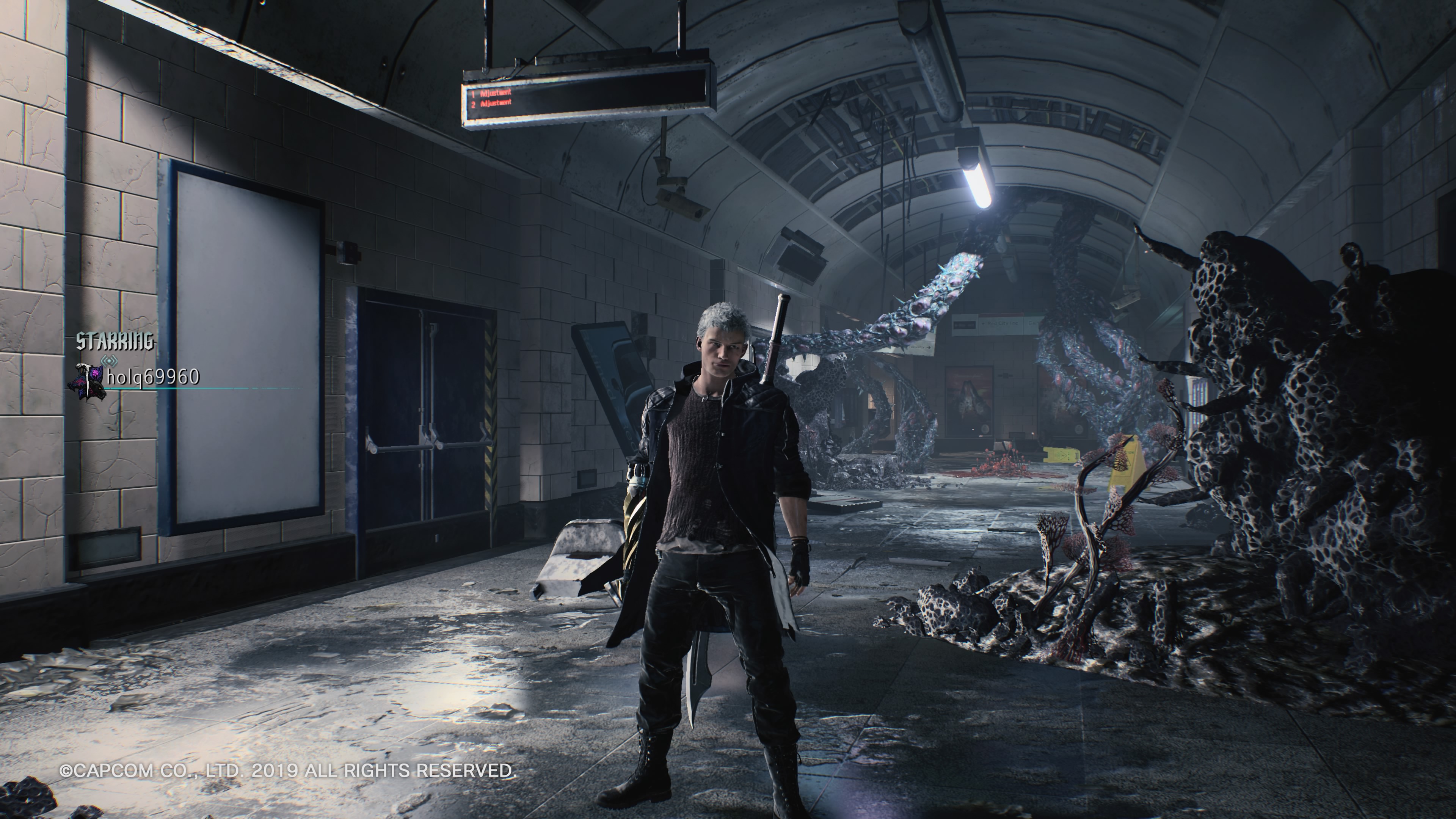This screenshot has height=819, width=1456.
Task: Click the purple avatar icon beside holq69960
Action: click(x=87, y=383)
